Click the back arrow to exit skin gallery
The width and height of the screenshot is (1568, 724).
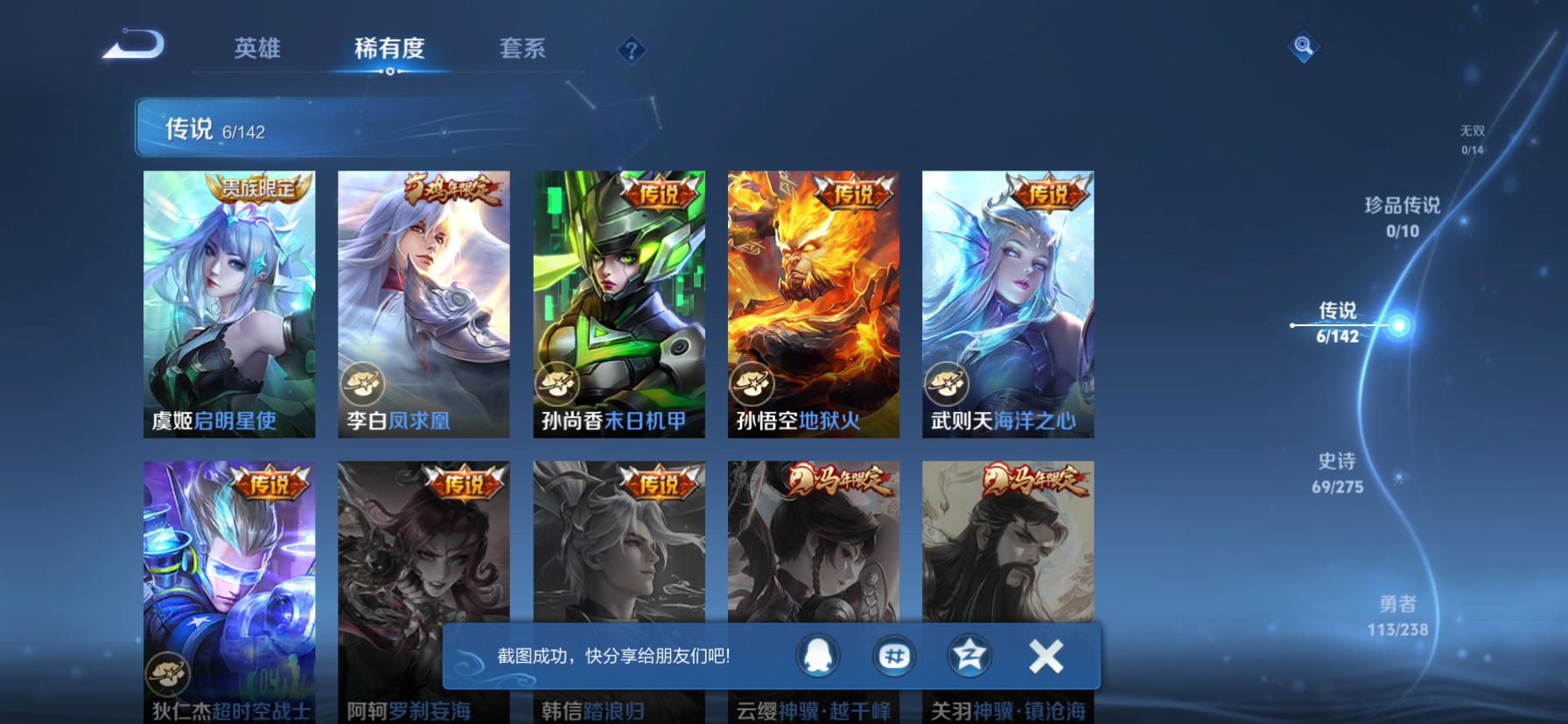pyautogui.click(x=133, y=45)
